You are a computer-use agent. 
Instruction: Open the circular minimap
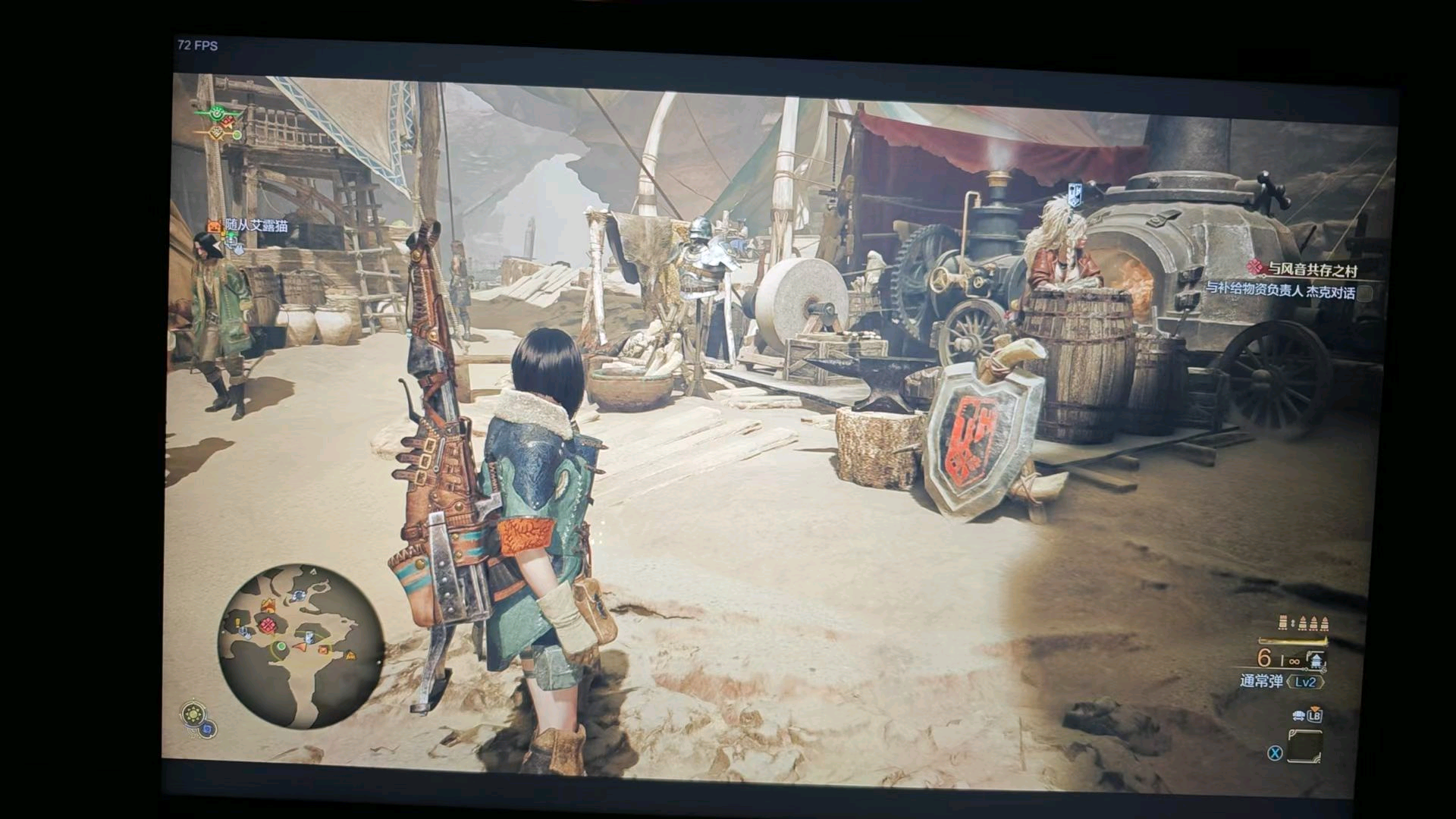click(x=300, y=646)
